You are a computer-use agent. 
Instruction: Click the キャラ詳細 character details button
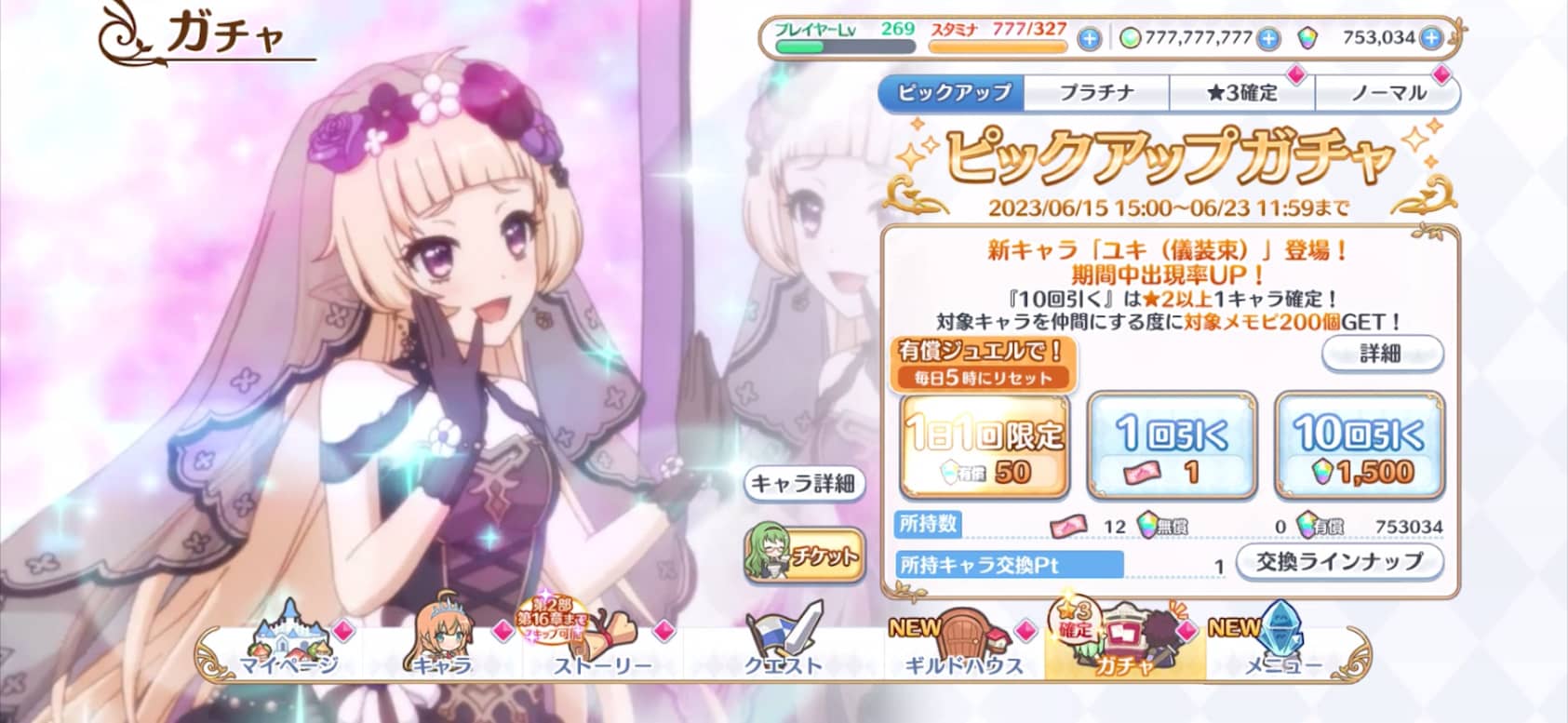807,485
